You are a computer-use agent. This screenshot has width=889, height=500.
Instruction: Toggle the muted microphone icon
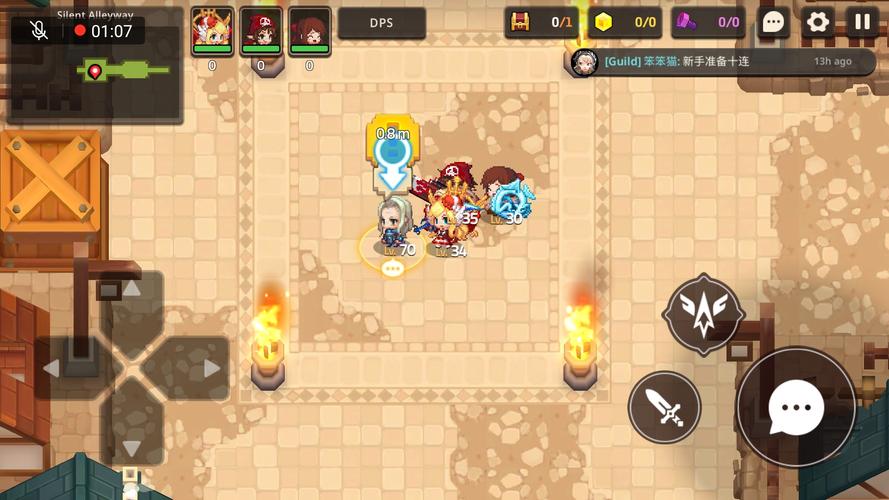pos(40,31)
